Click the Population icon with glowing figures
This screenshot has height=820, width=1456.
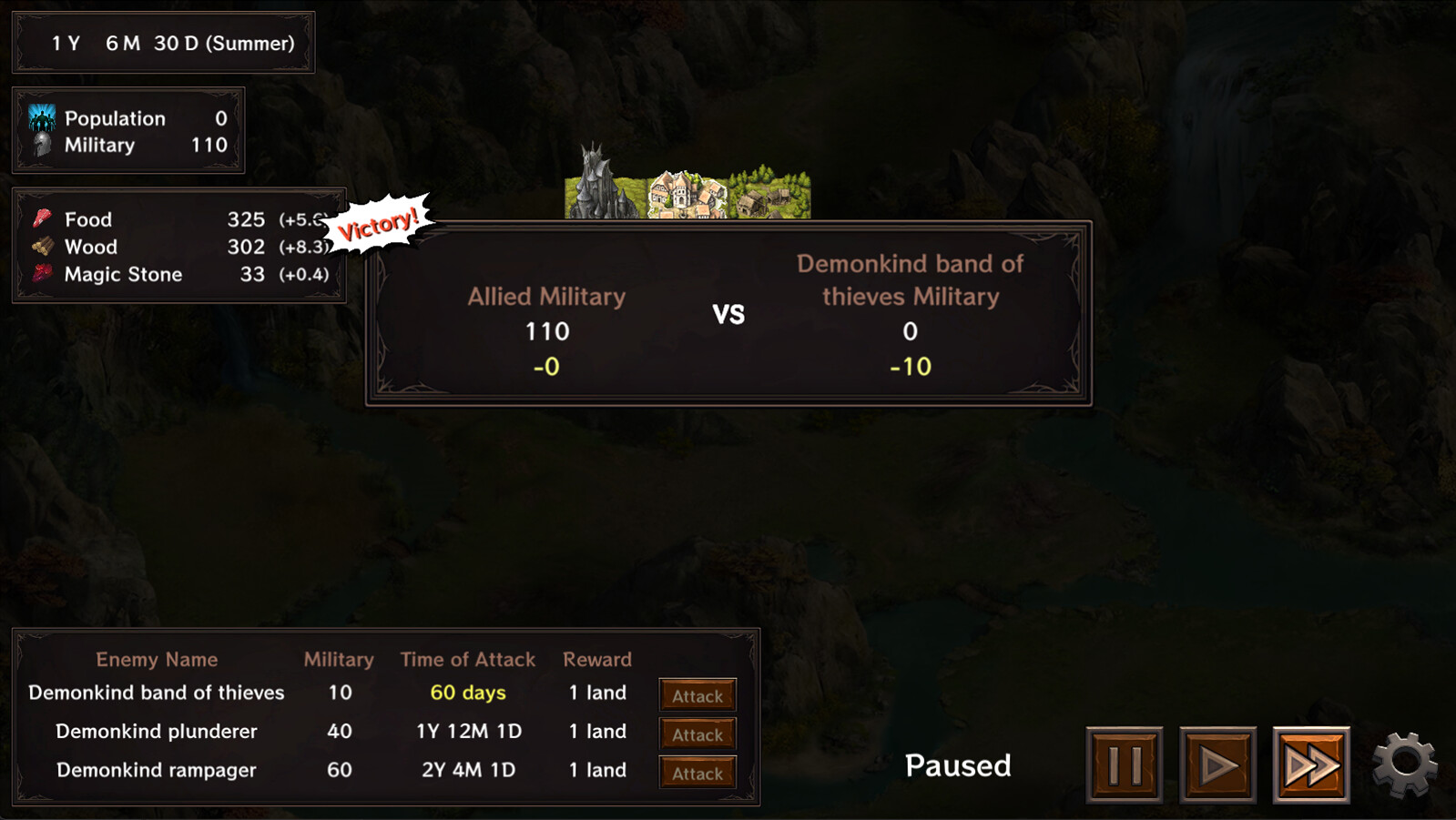[x=41, y=118]
